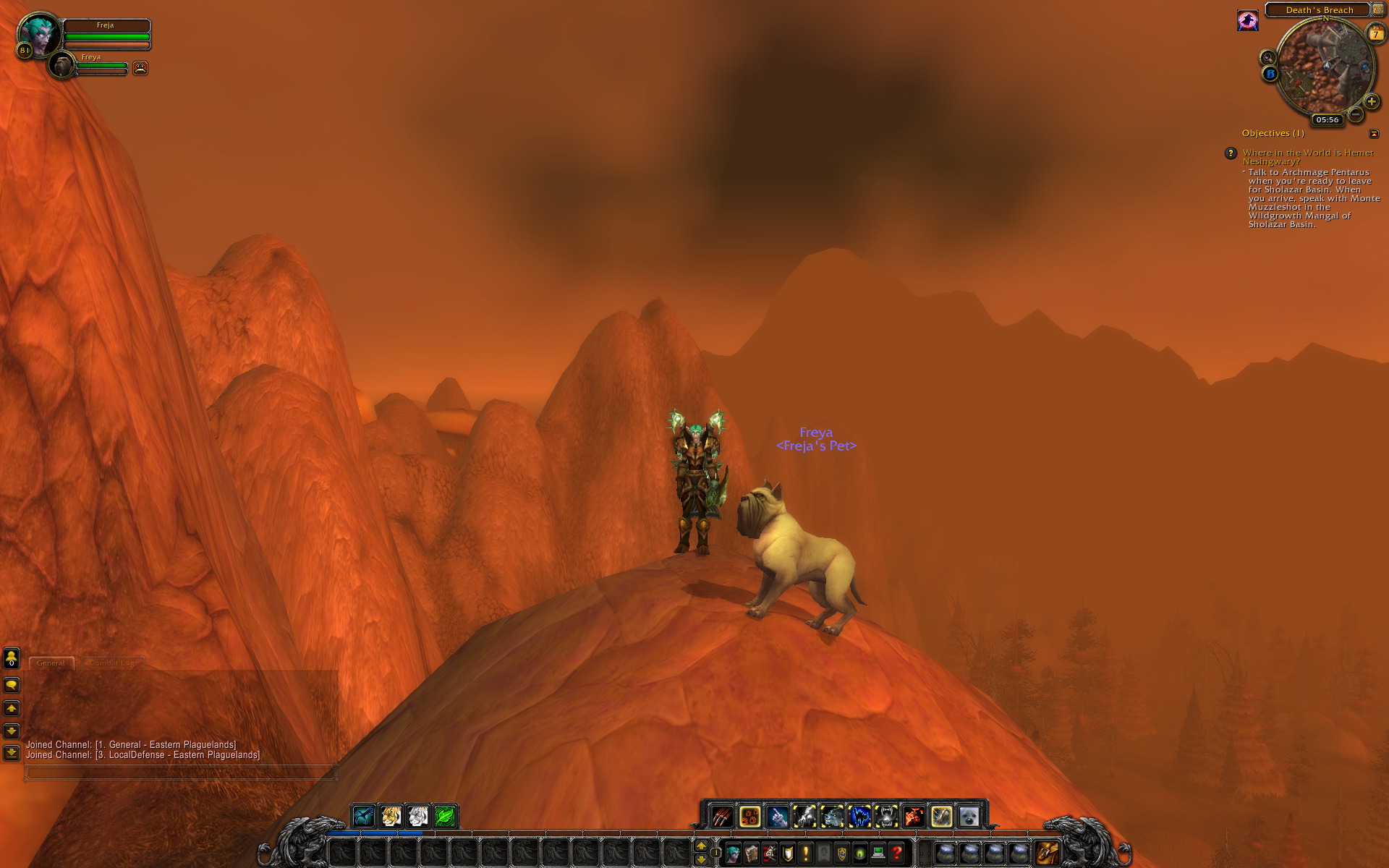Click the blue experience bar
Viewport: 1389px width, 868px height.
pos(376,833)
